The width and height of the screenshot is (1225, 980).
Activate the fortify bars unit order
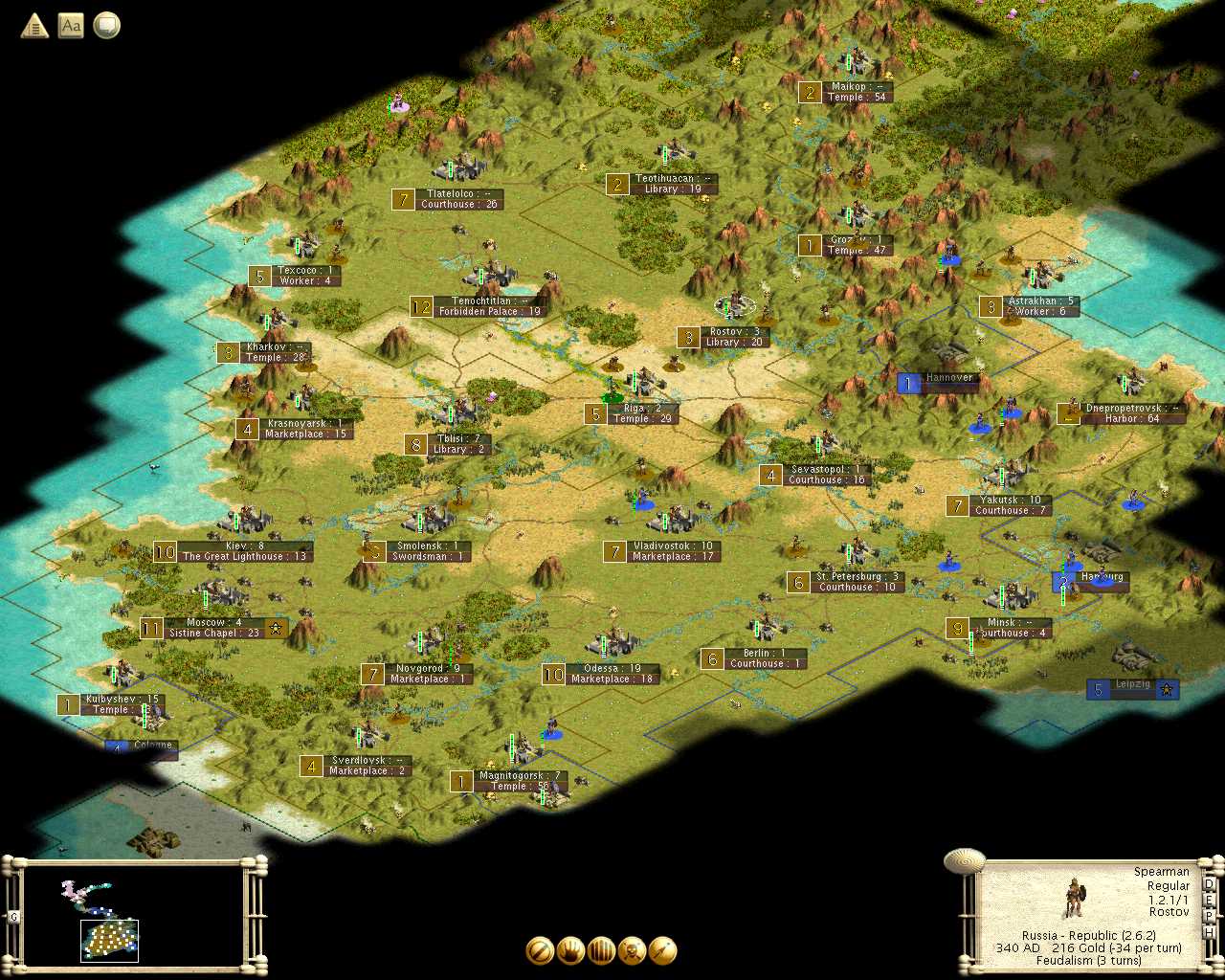(x=601, y=950)
